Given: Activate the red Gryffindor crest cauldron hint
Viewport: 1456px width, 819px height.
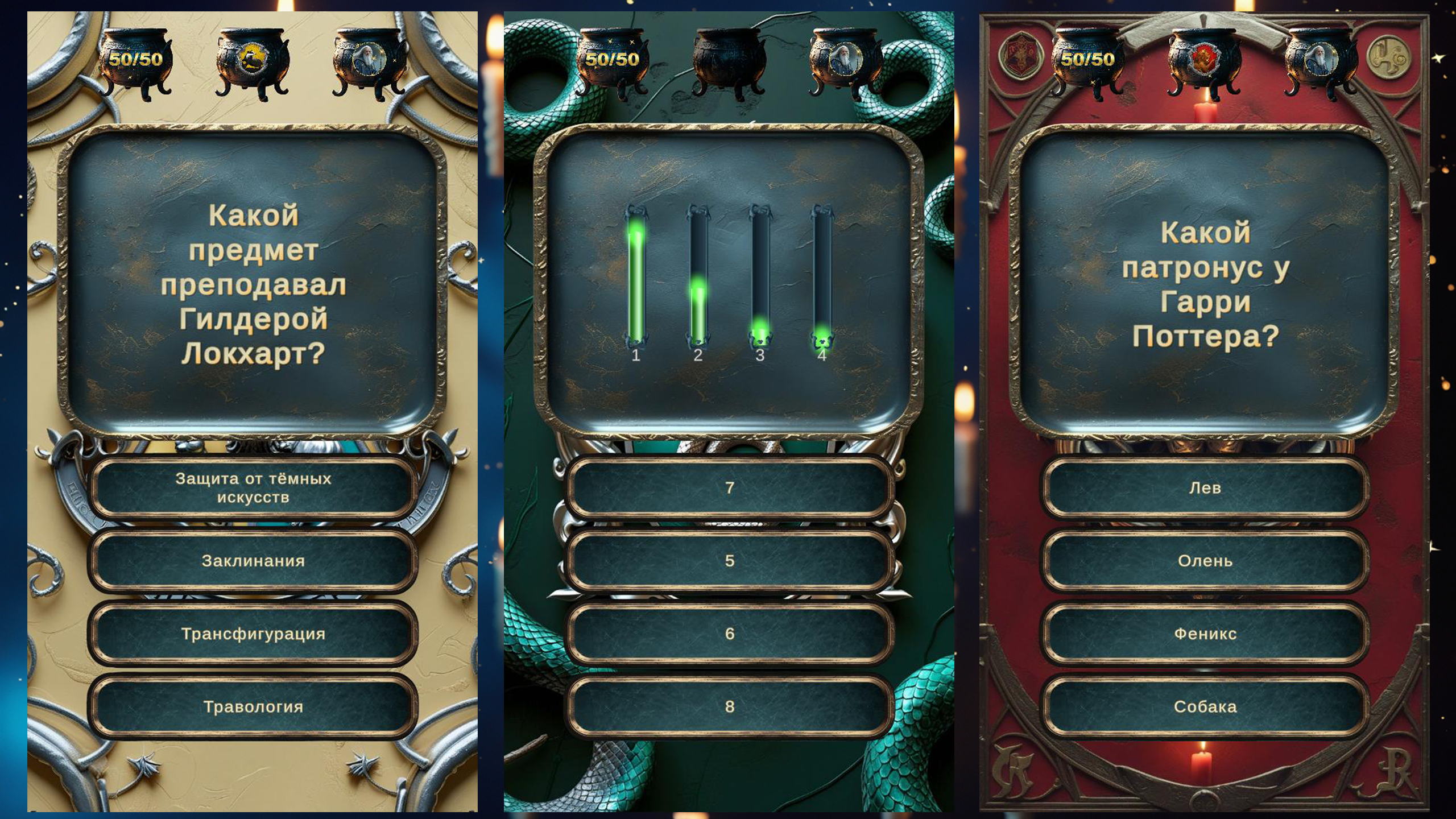Looking at the screenshot, I should [1203, 61].
